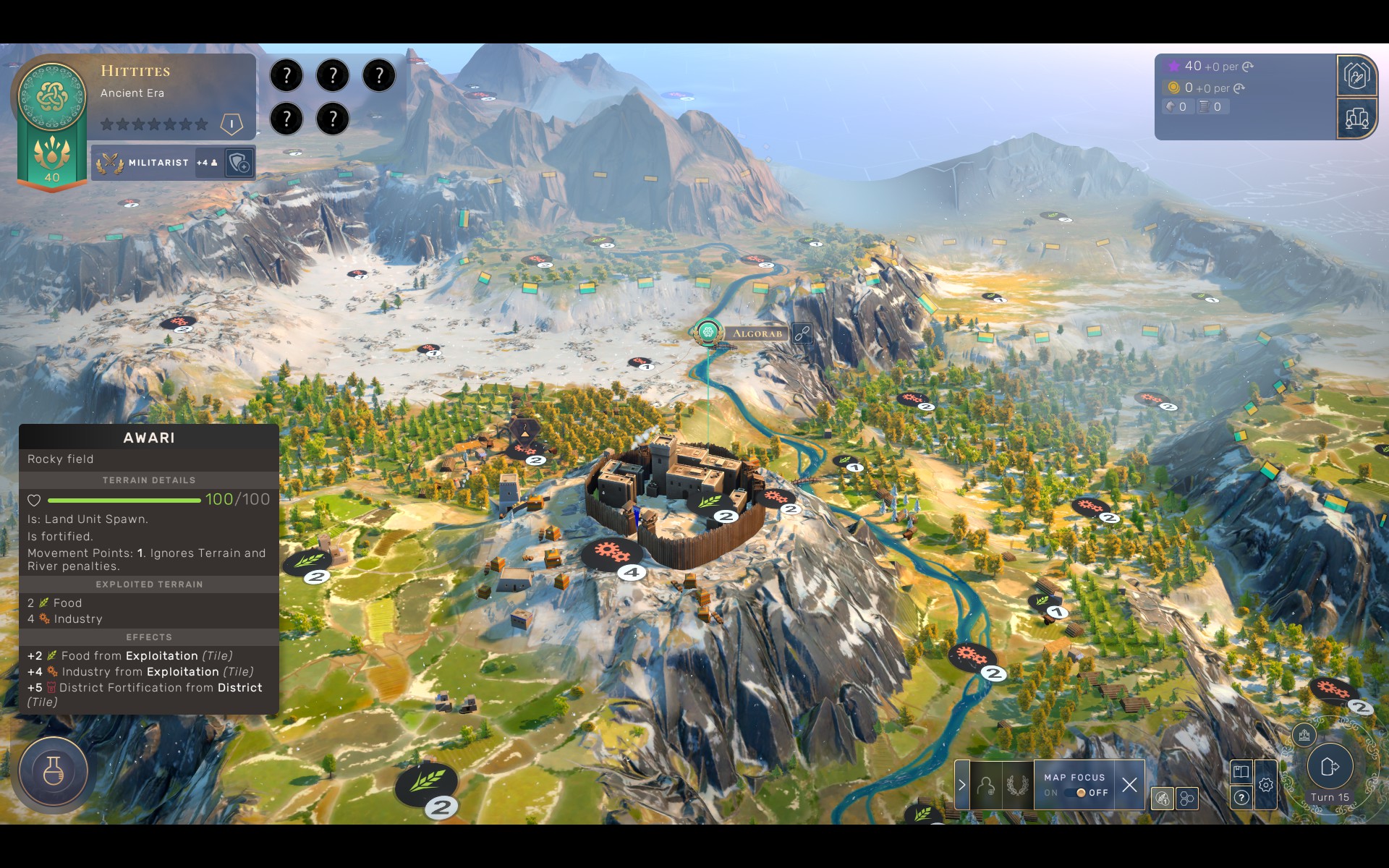Viewport: 1389px width, 868px height.
Task: Select the avatar persona icon
Action: click(x=985, y=785)
